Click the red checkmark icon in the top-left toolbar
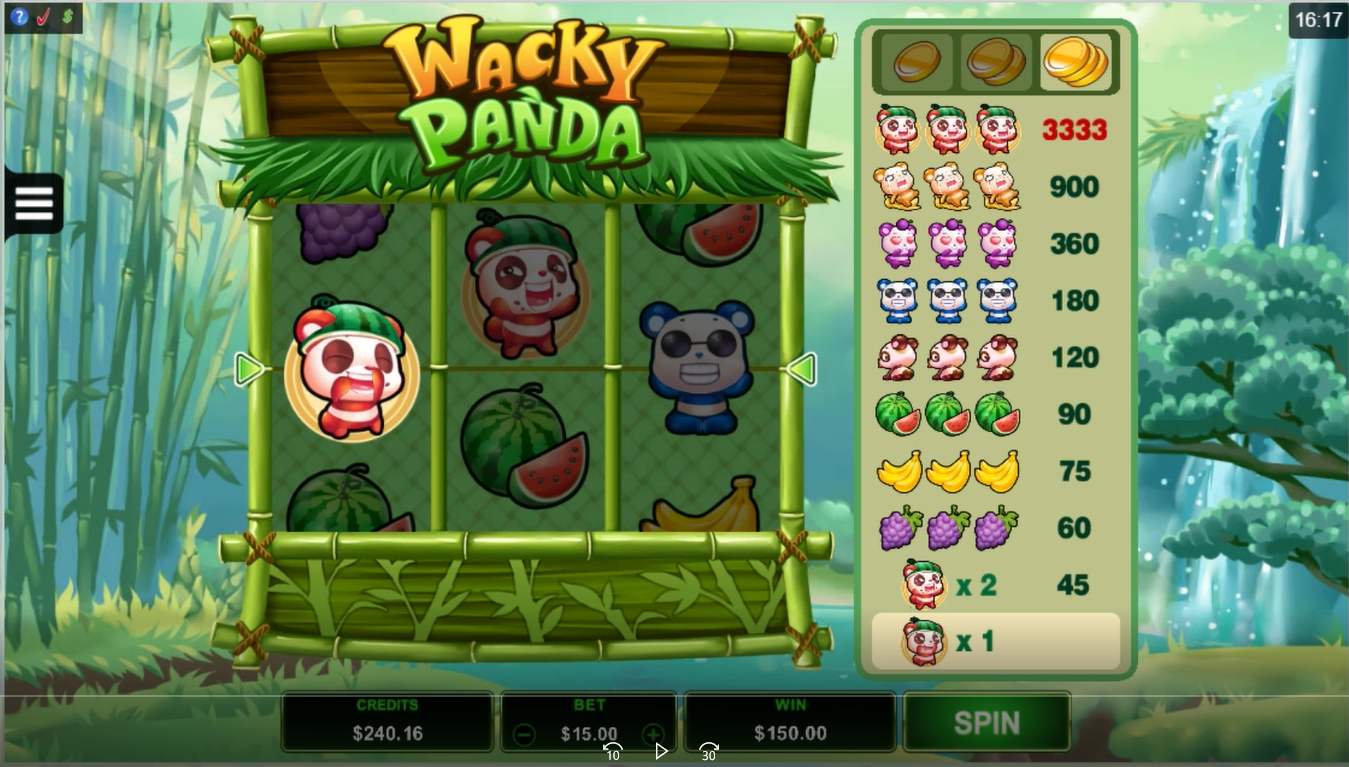The height and width of the screenshot is (767, 1349). (43, 17)
